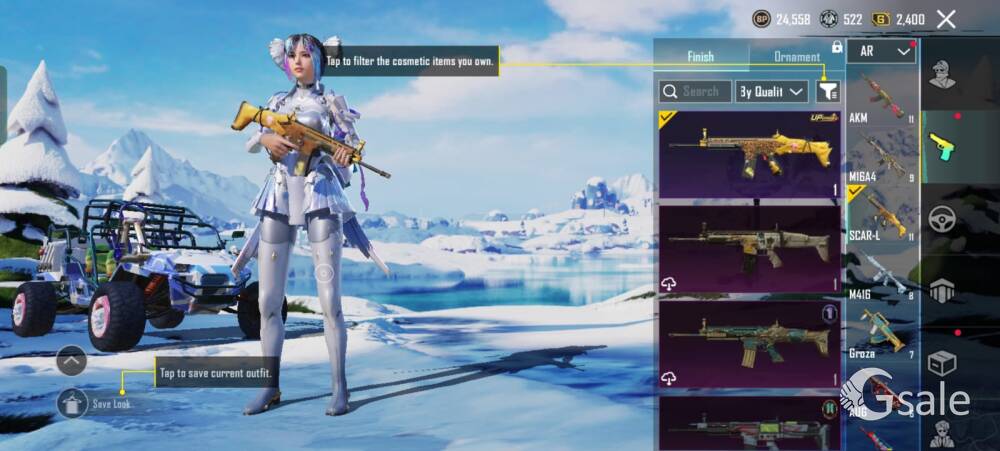Image resolution: width=1000 pixels, height=451 pixels.
Task: Open the crate box category icon
Action: (x=941, y=362)
